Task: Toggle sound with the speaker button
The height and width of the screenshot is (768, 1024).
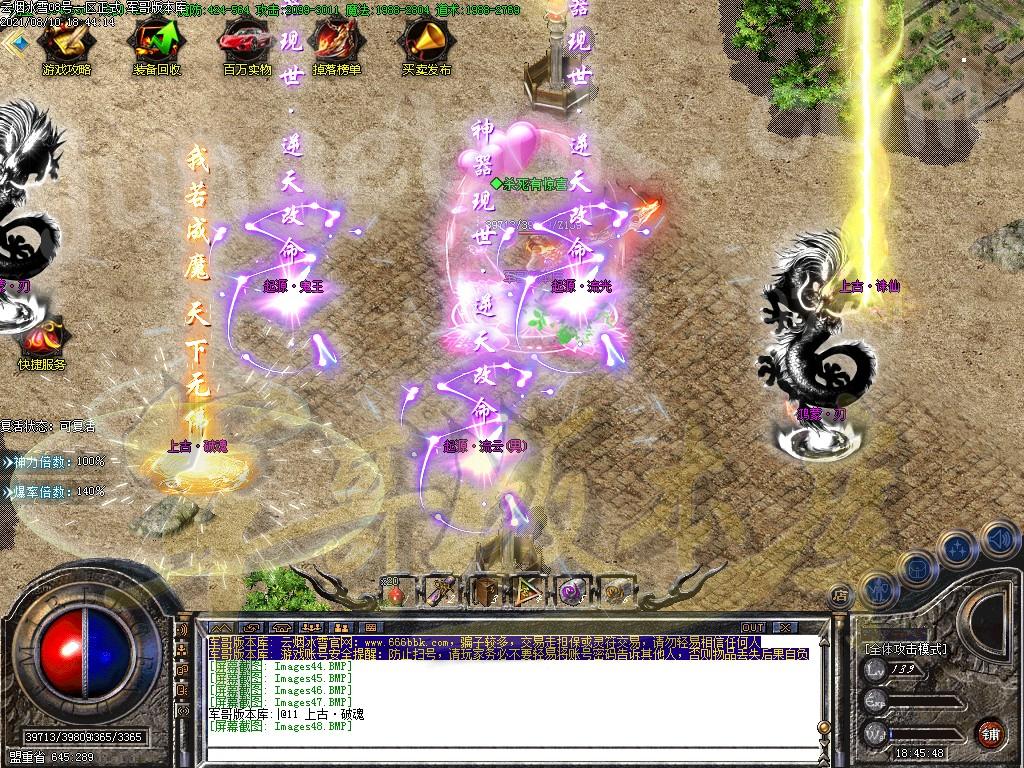Action: click(x=998, y=540)
